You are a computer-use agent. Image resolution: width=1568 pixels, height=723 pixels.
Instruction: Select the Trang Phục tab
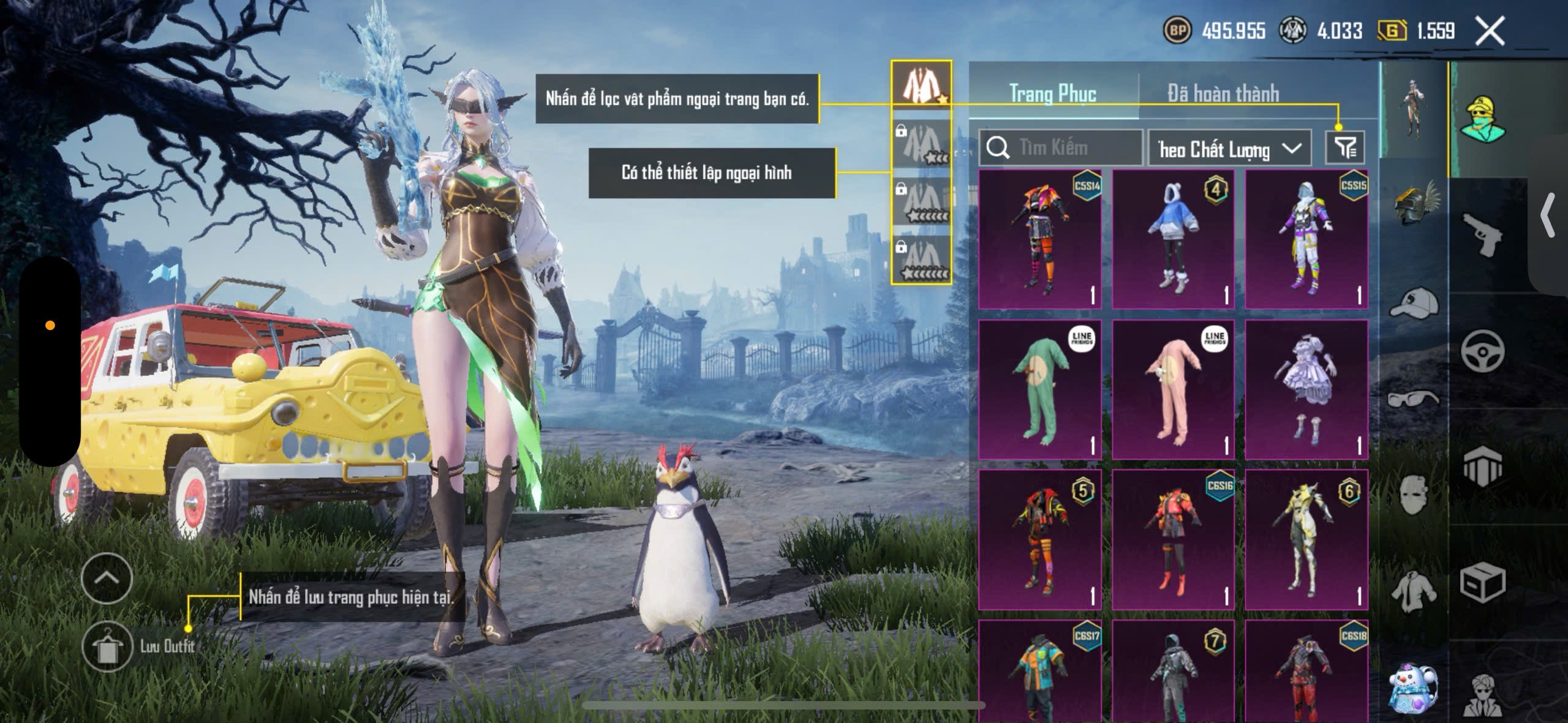1052,94
